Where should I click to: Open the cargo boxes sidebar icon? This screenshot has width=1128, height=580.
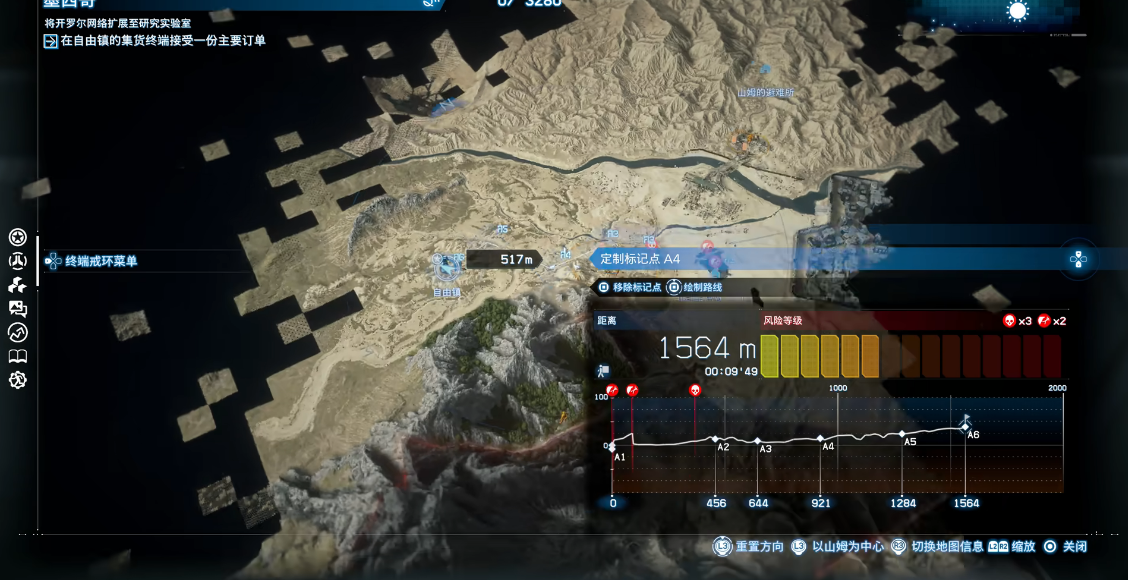point(17,285)
